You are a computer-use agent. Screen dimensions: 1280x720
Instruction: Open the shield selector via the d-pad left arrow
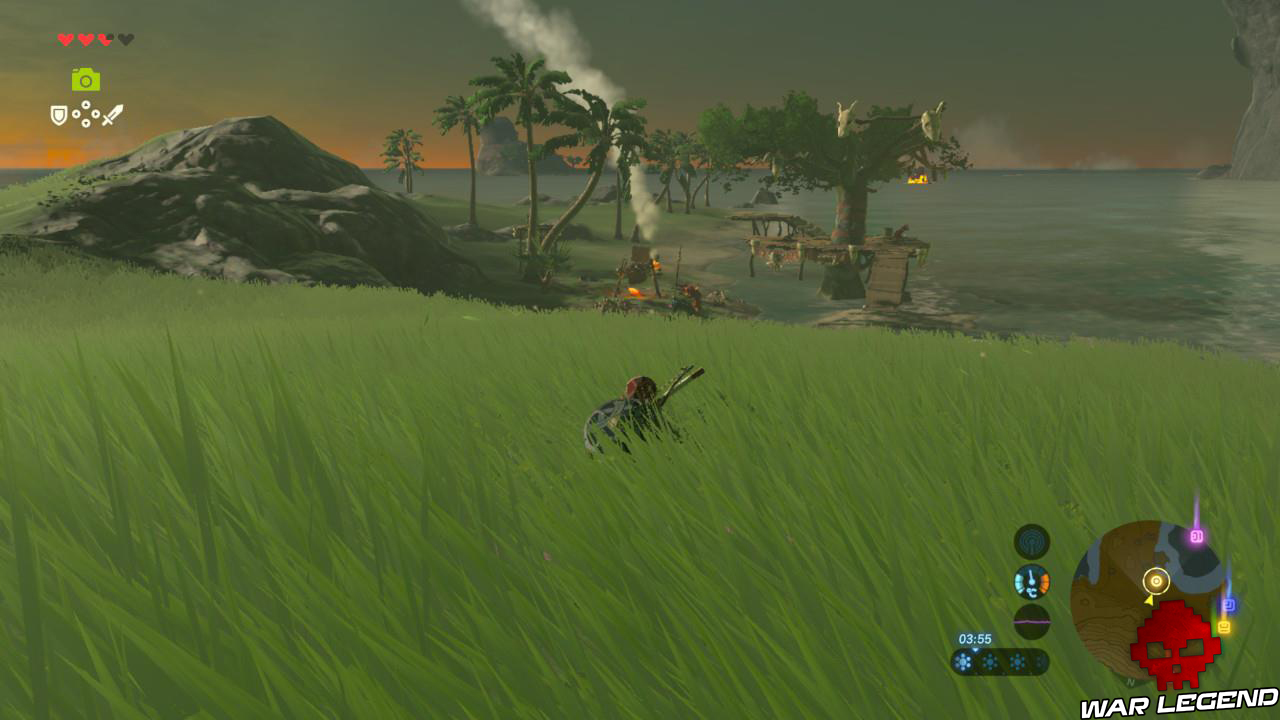pyautogui.click(x=76, y=113)
